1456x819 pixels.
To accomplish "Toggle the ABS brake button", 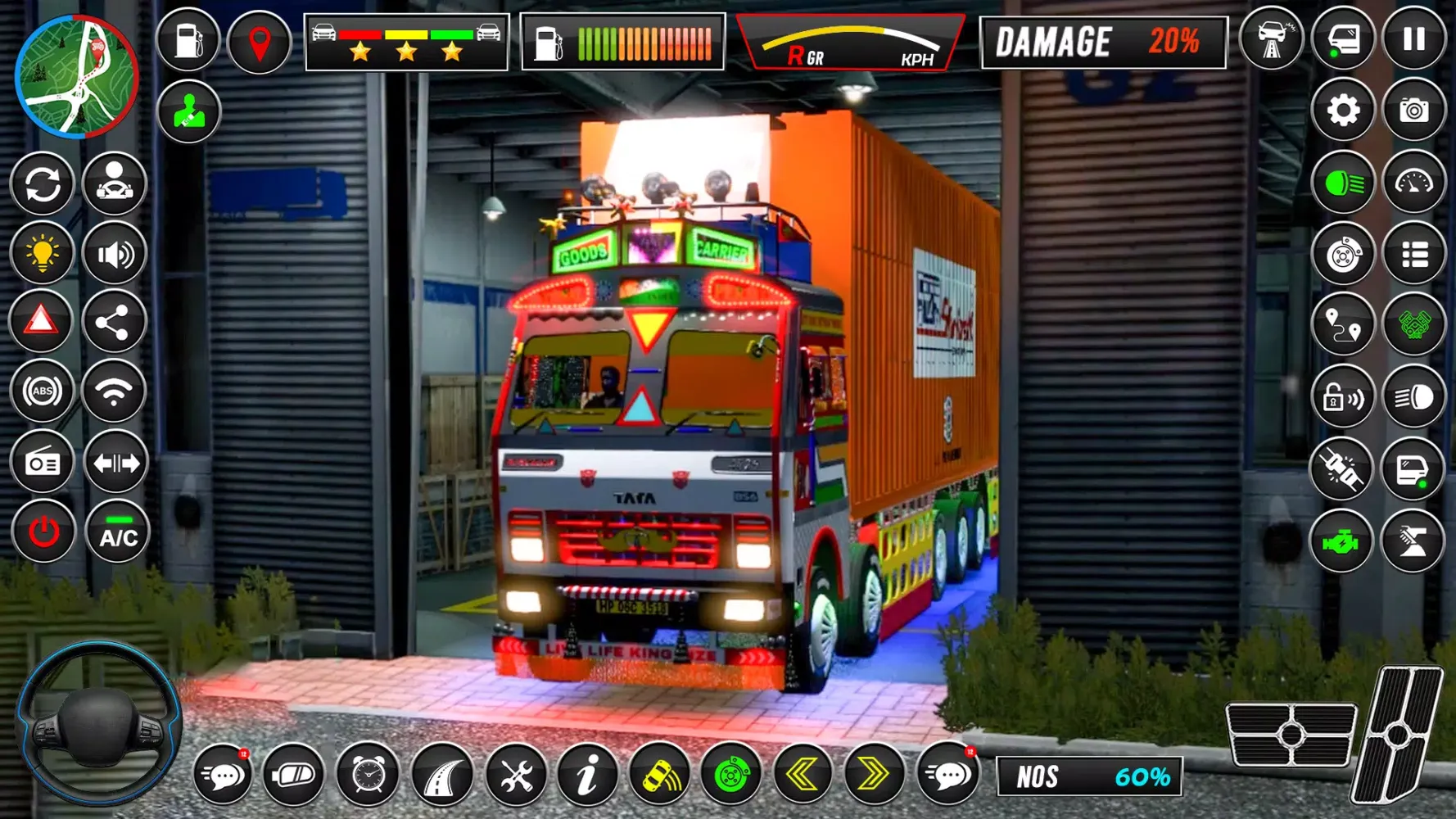I will click(x=42, y=392).
